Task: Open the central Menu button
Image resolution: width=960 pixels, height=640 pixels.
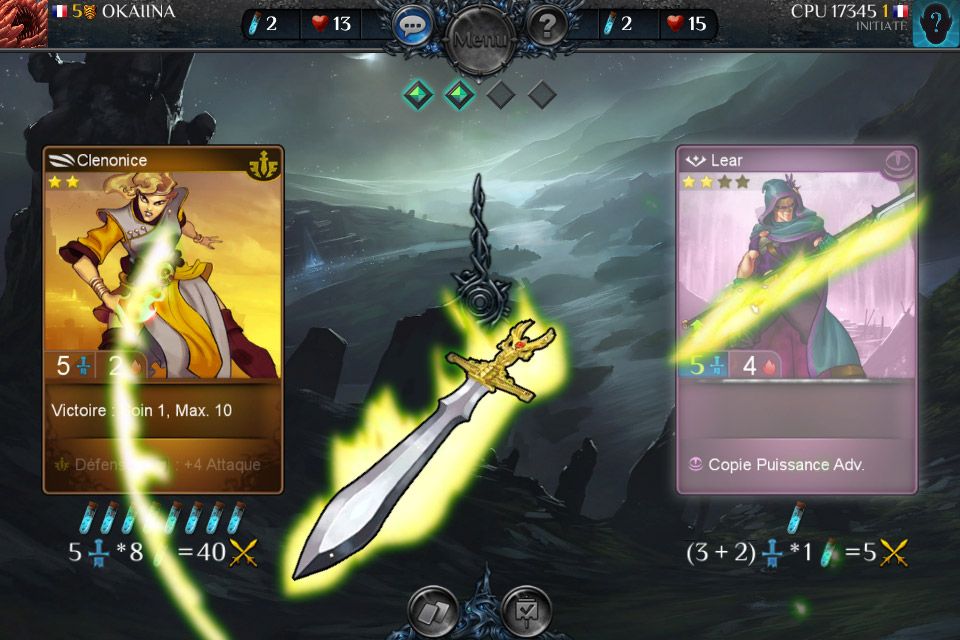Action: click(480, 40)
